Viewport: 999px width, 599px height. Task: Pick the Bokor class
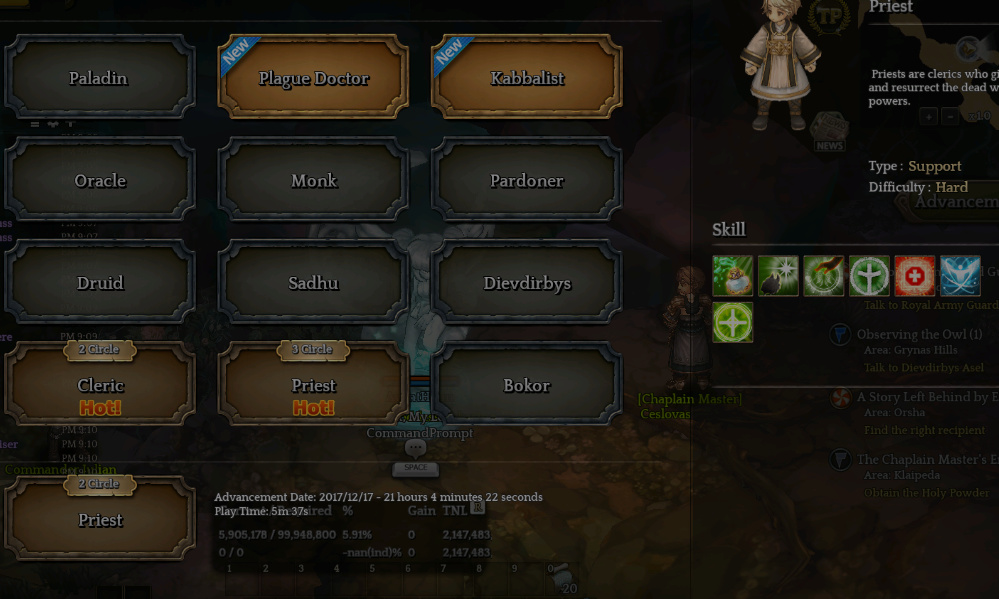(x=527, y=385)
